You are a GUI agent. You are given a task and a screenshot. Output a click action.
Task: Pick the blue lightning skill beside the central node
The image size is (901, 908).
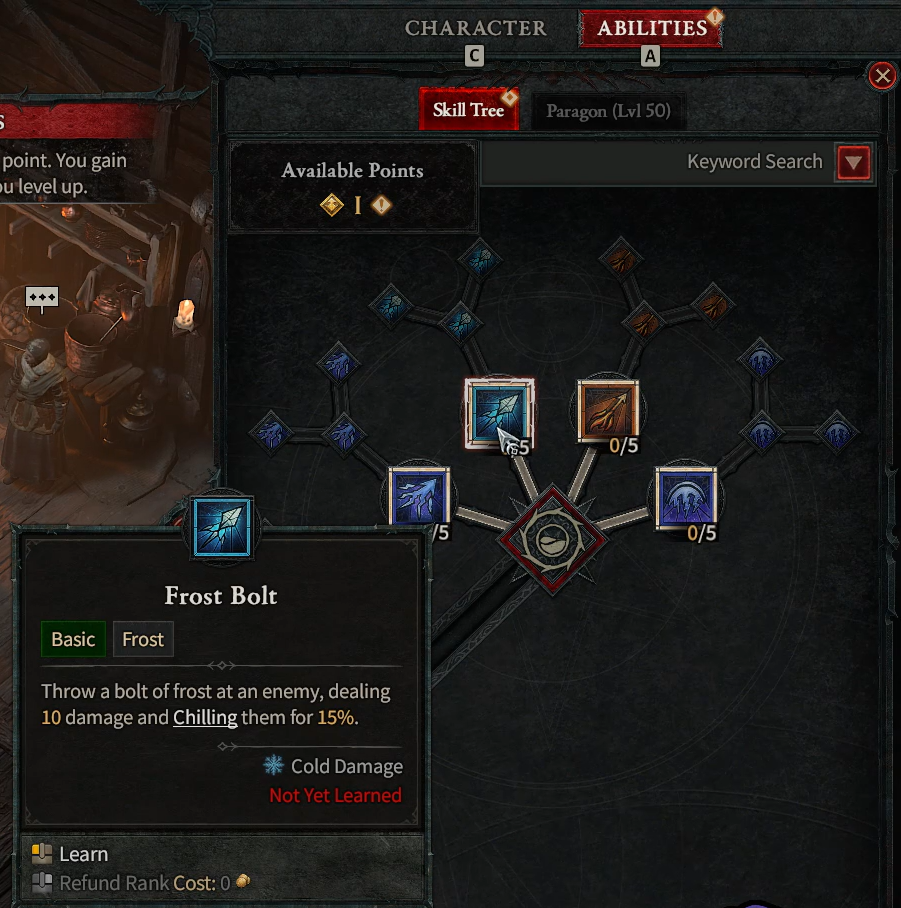419,497
